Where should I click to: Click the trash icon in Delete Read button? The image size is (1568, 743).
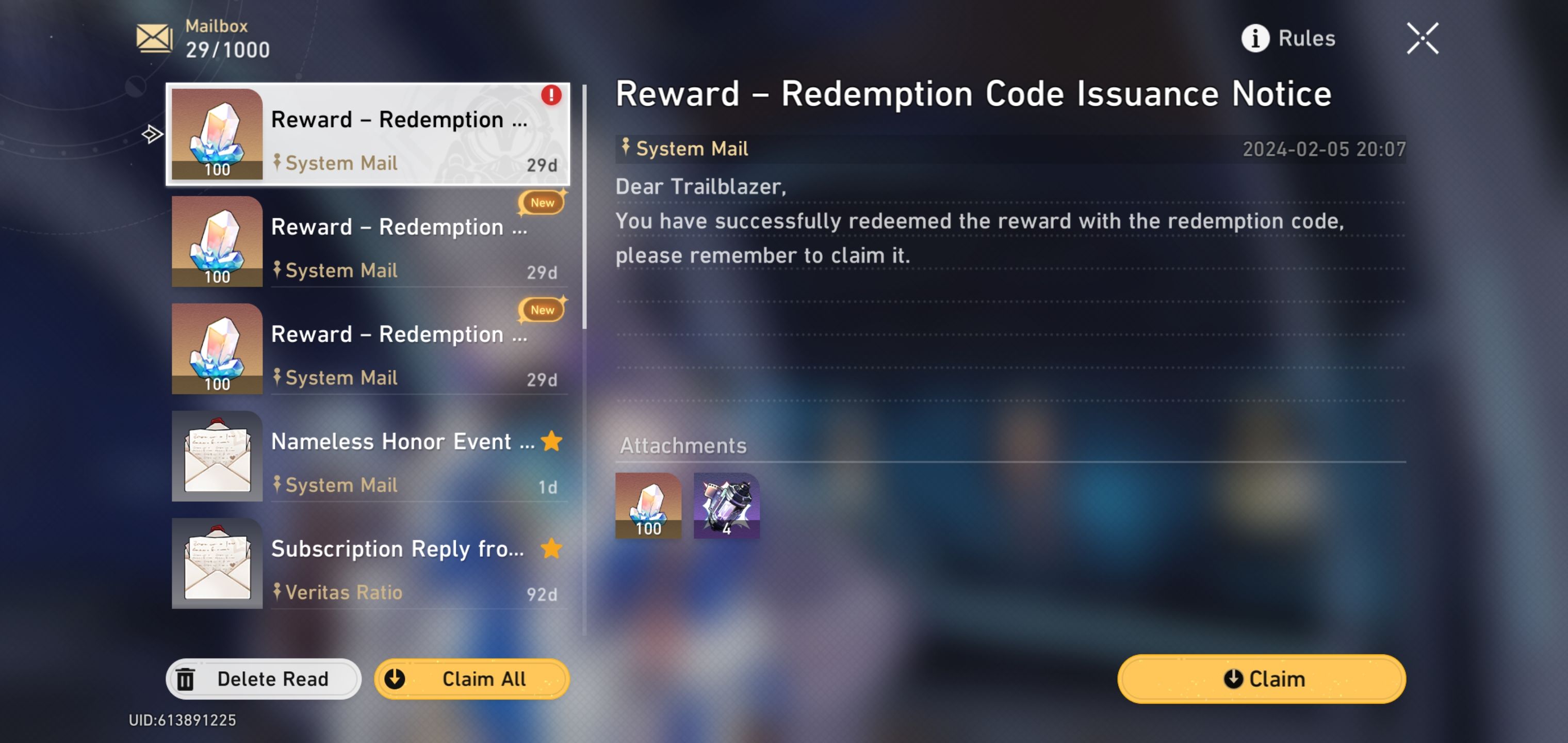[x=187, y=679]
